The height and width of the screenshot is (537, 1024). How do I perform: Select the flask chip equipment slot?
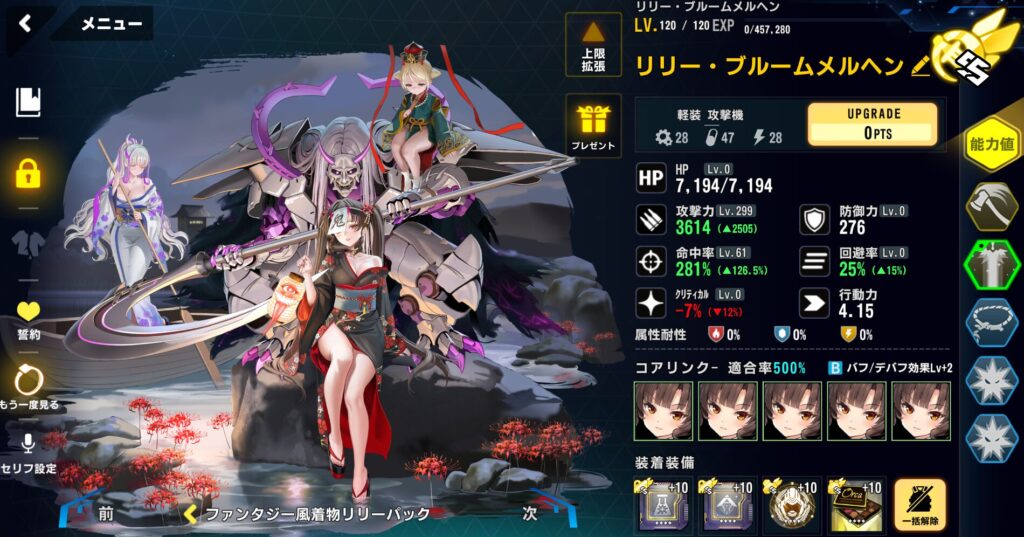pyautogui.click(x=662, y=505)
